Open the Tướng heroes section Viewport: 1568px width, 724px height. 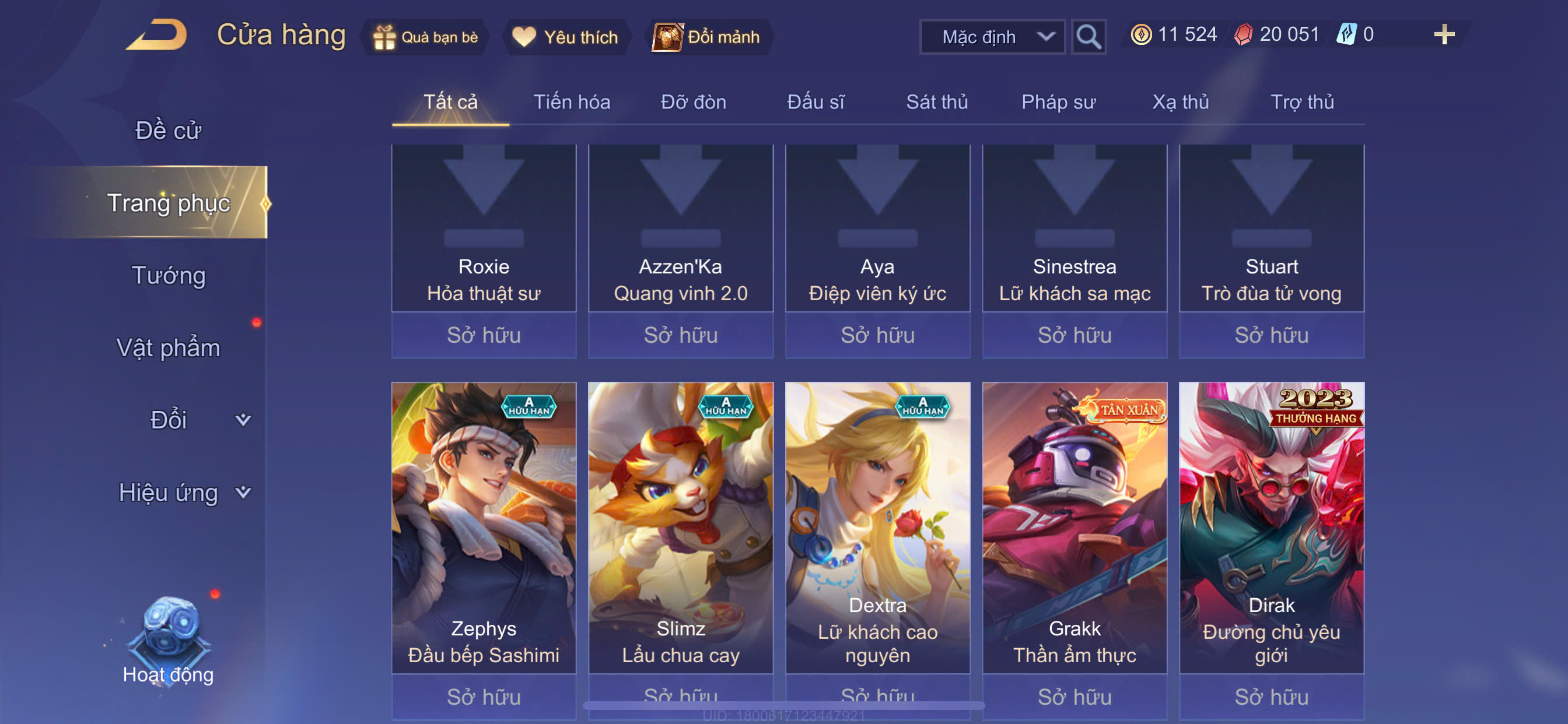click(x=169, y=276)
